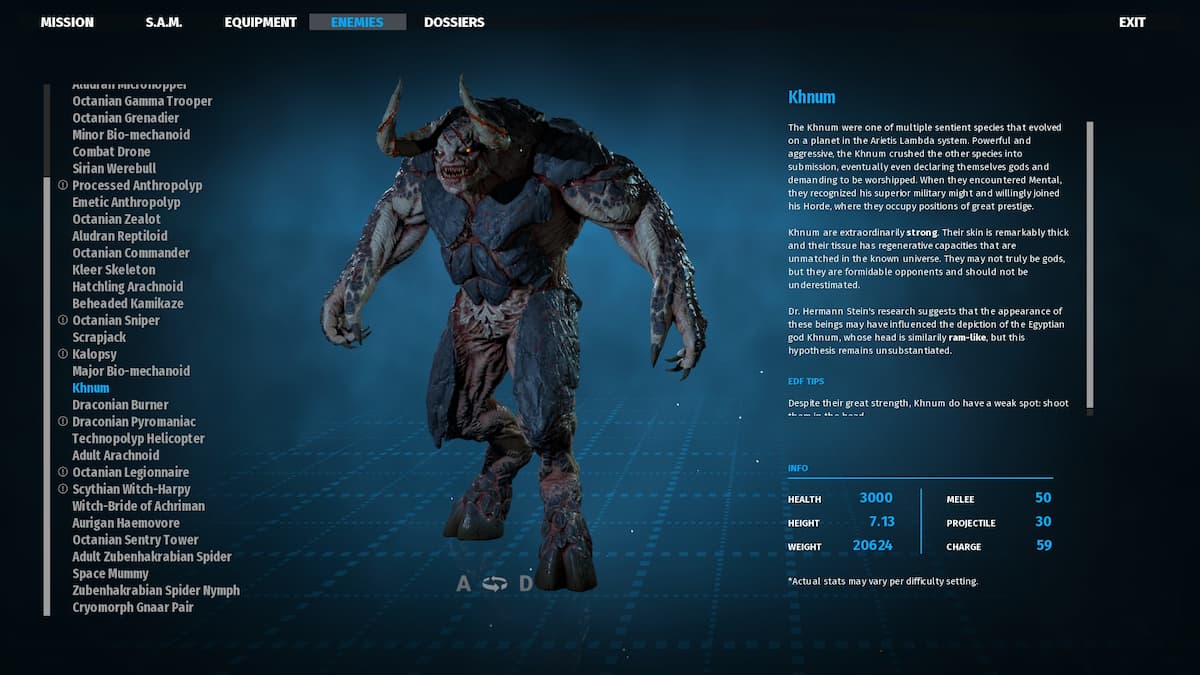This screenshot has height=675, width=1200.
Task: Select Octanian Gamma Trooper entry
Action: 142,101
